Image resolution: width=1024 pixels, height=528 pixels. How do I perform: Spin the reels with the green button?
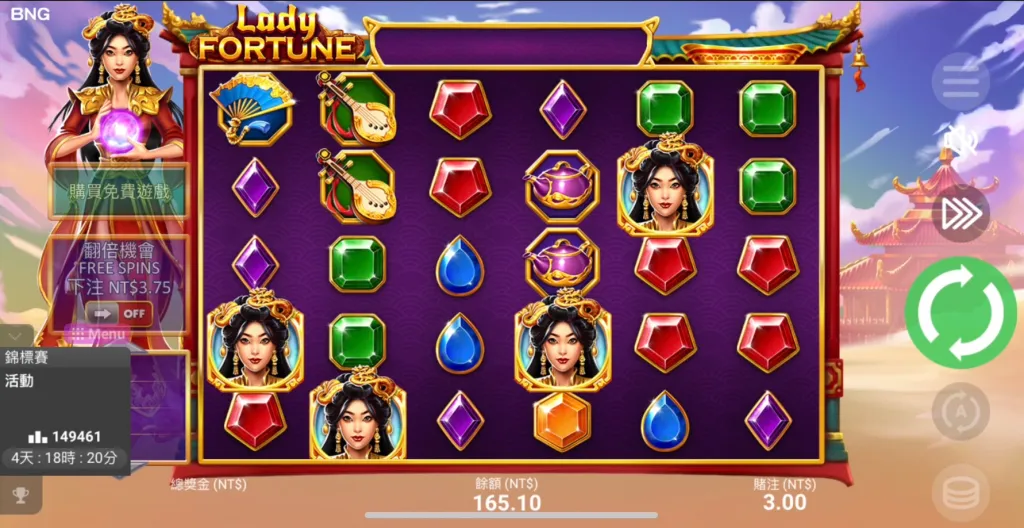point(960,313)
